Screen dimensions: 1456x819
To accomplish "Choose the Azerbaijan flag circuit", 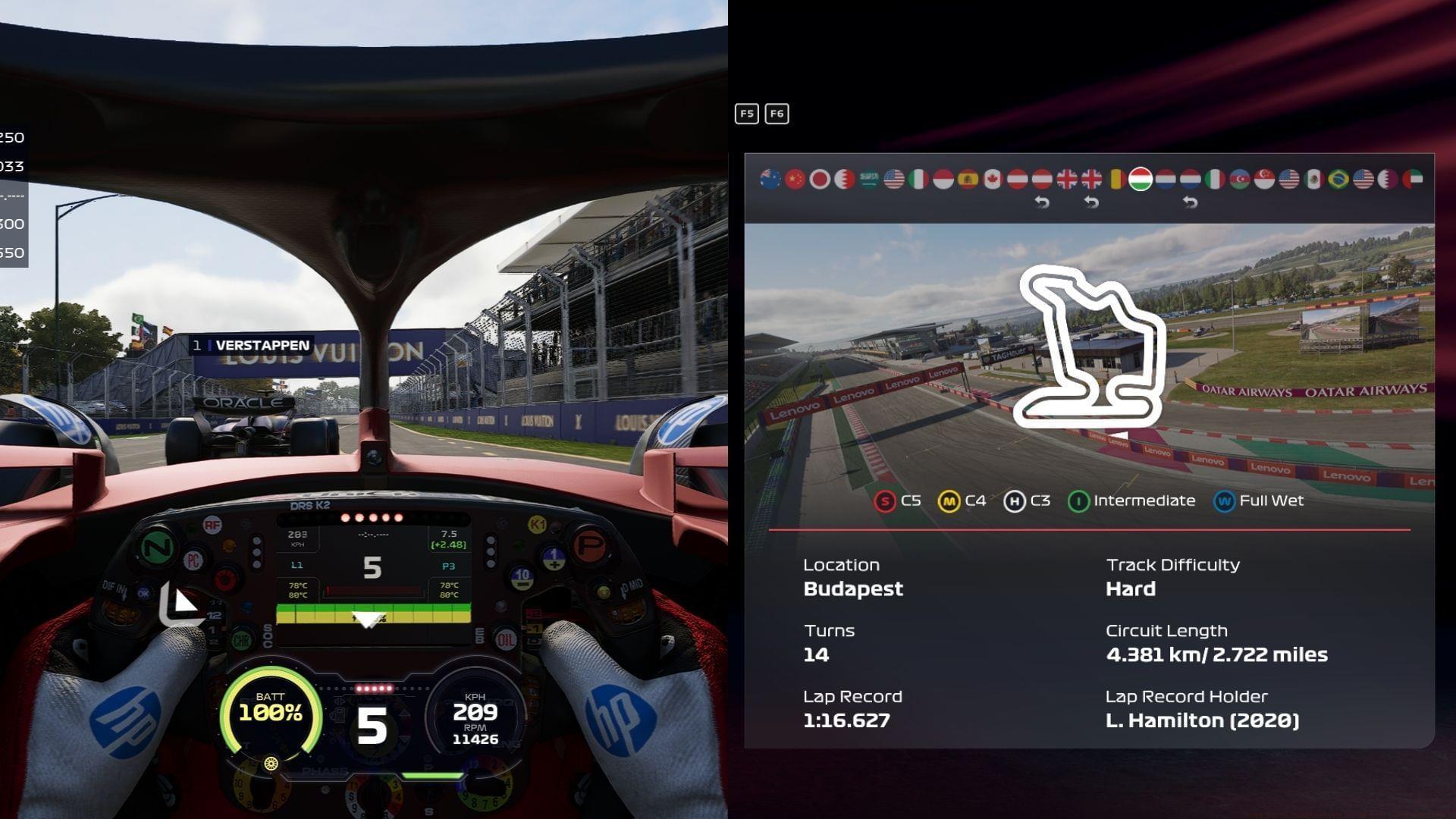I will [x=1239, y=179].
